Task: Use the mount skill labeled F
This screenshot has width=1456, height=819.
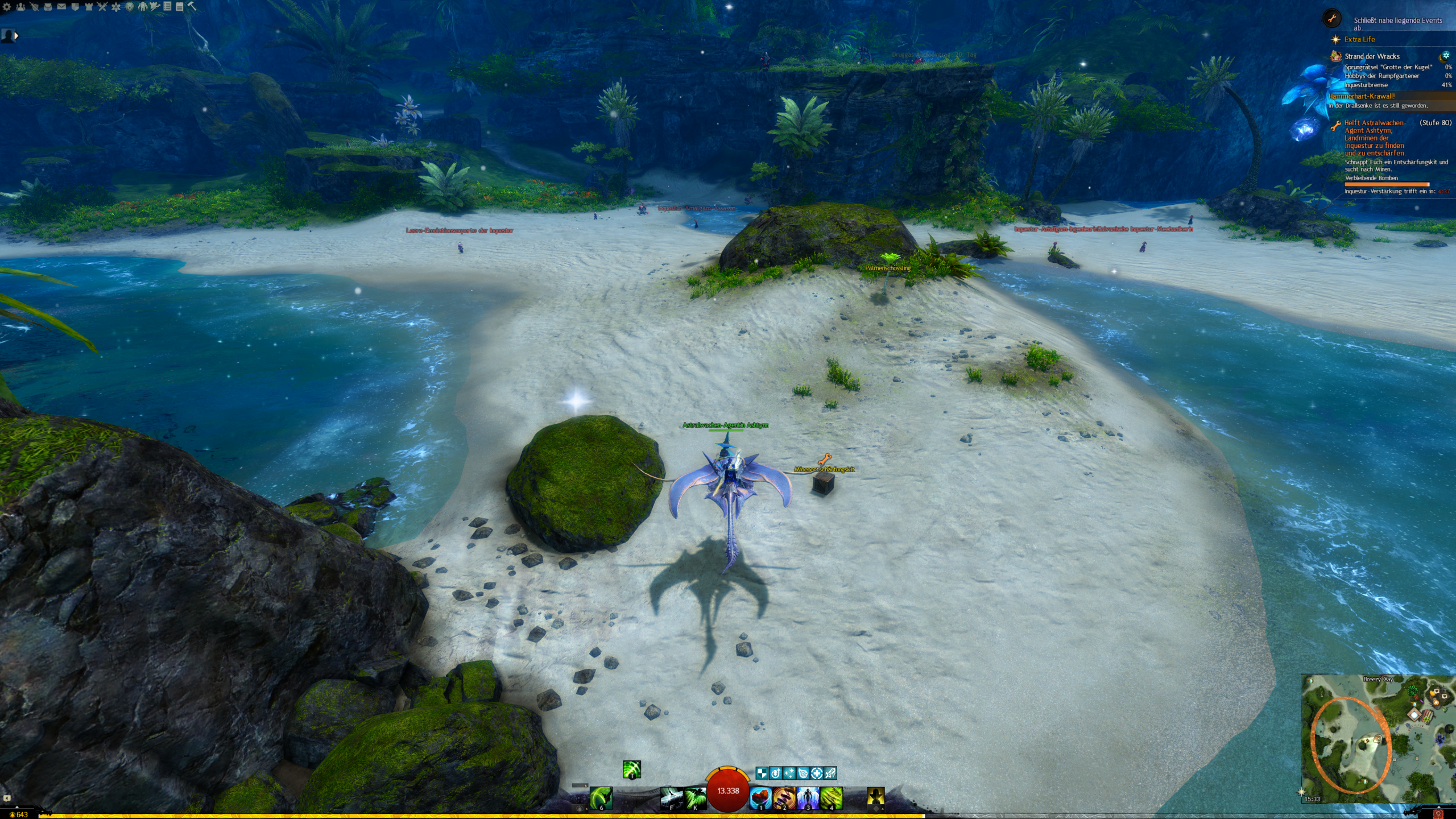Action: 671,798
